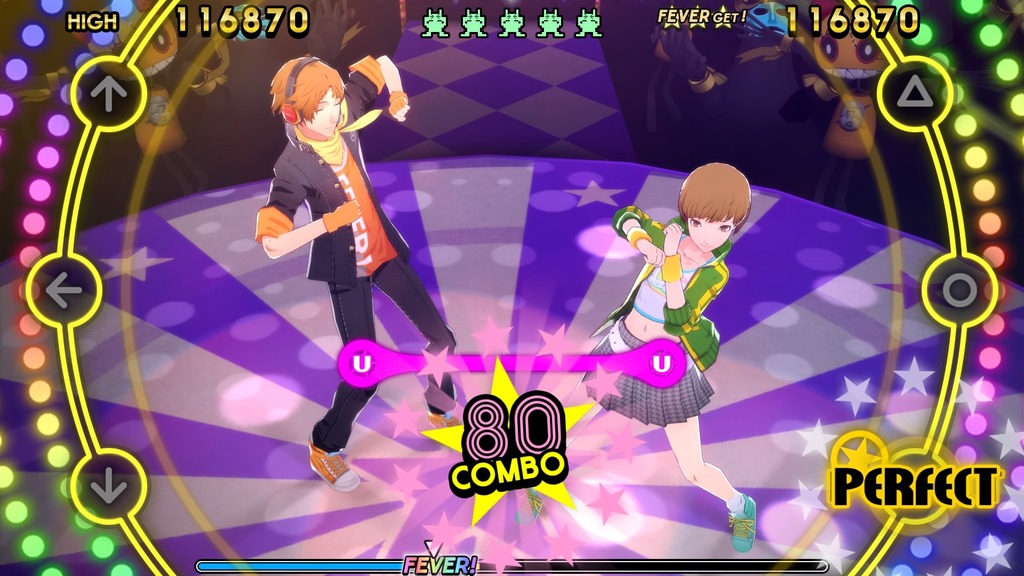Select the down arrow target ring
This screenshot has height=576, width=1024.
tap(109, 489)
